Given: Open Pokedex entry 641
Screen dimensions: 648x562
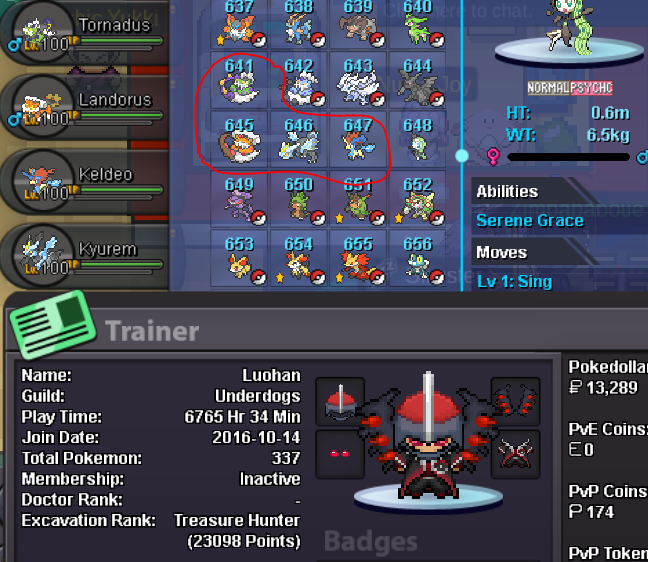Looking at the screenshot, I should tap(240, 82).
